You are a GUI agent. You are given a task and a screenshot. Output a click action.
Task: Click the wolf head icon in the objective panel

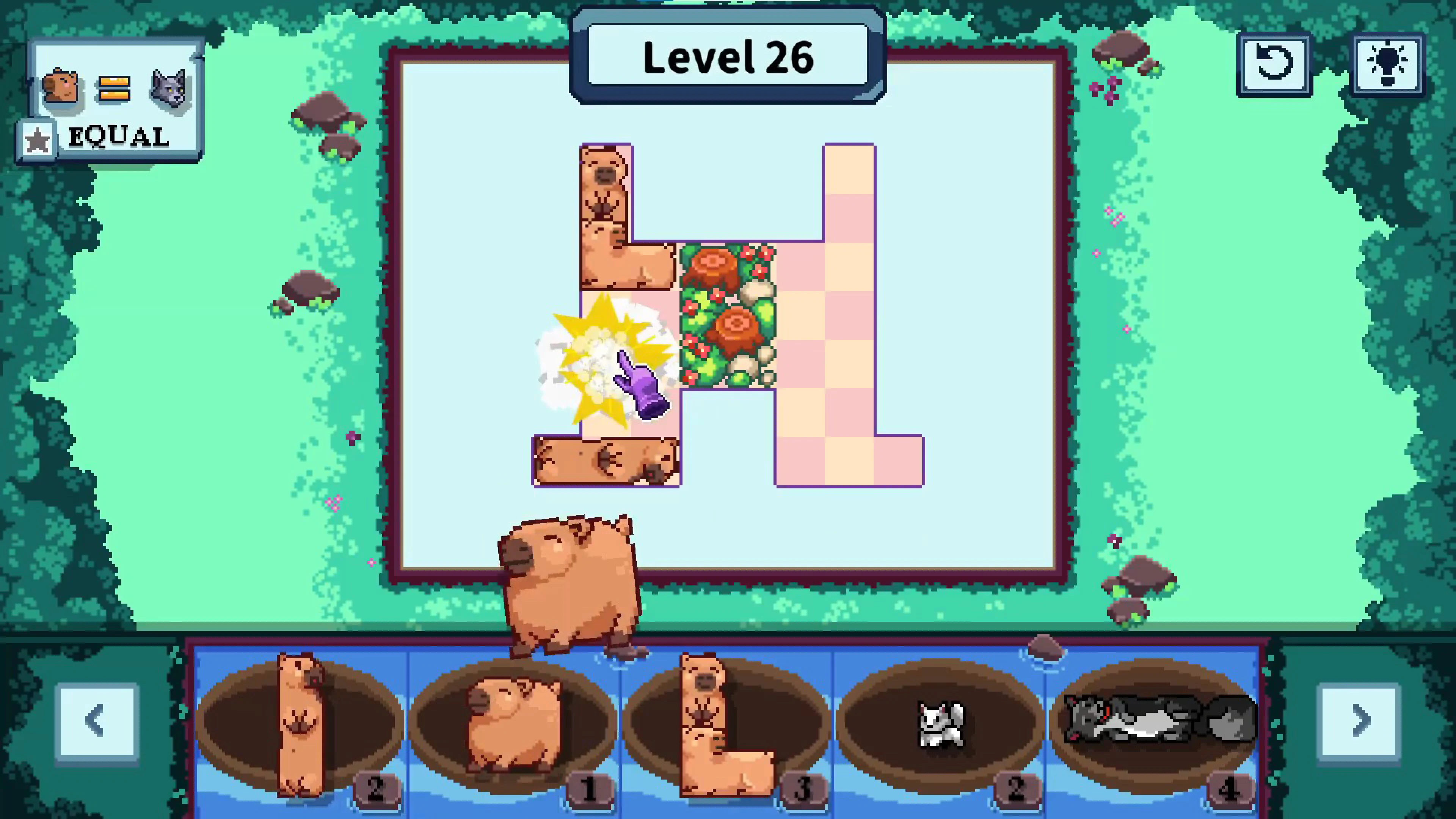(168, 88)
